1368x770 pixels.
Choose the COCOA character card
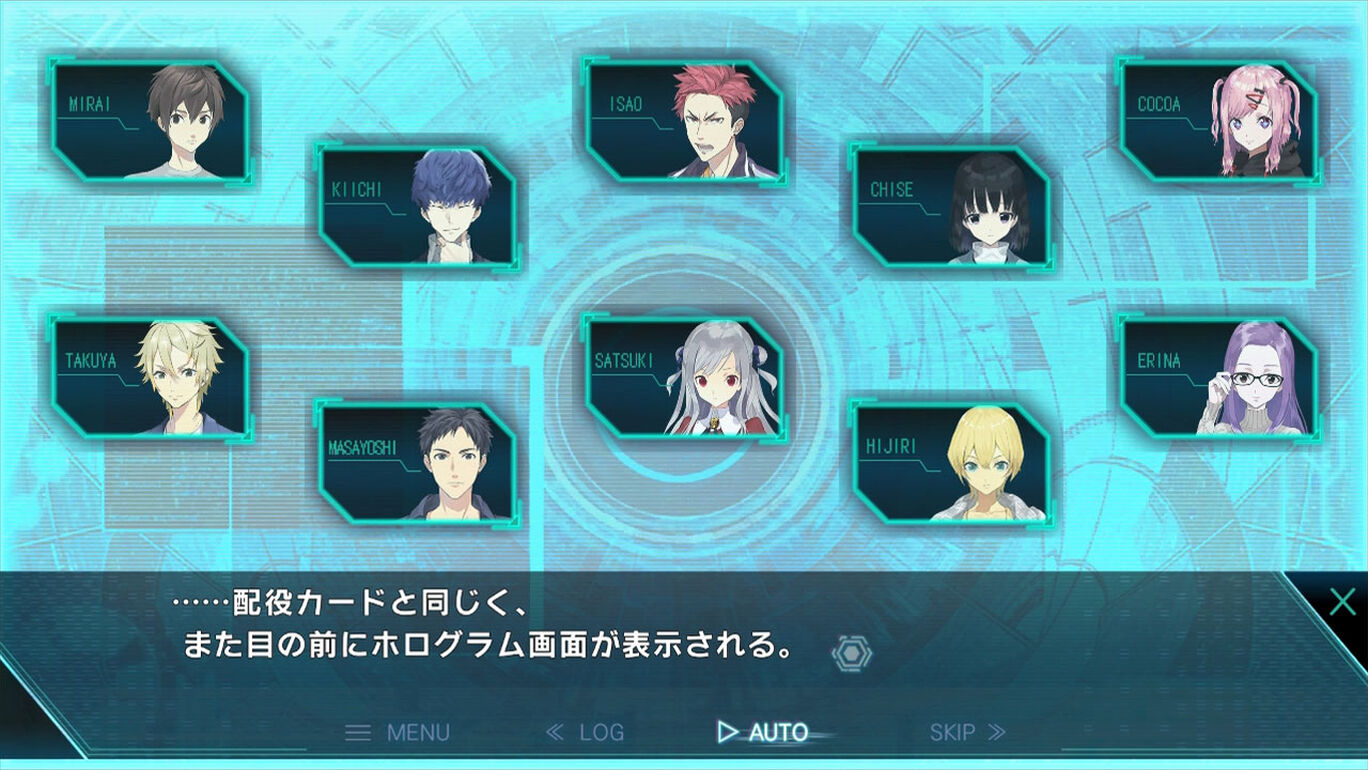1218,120
